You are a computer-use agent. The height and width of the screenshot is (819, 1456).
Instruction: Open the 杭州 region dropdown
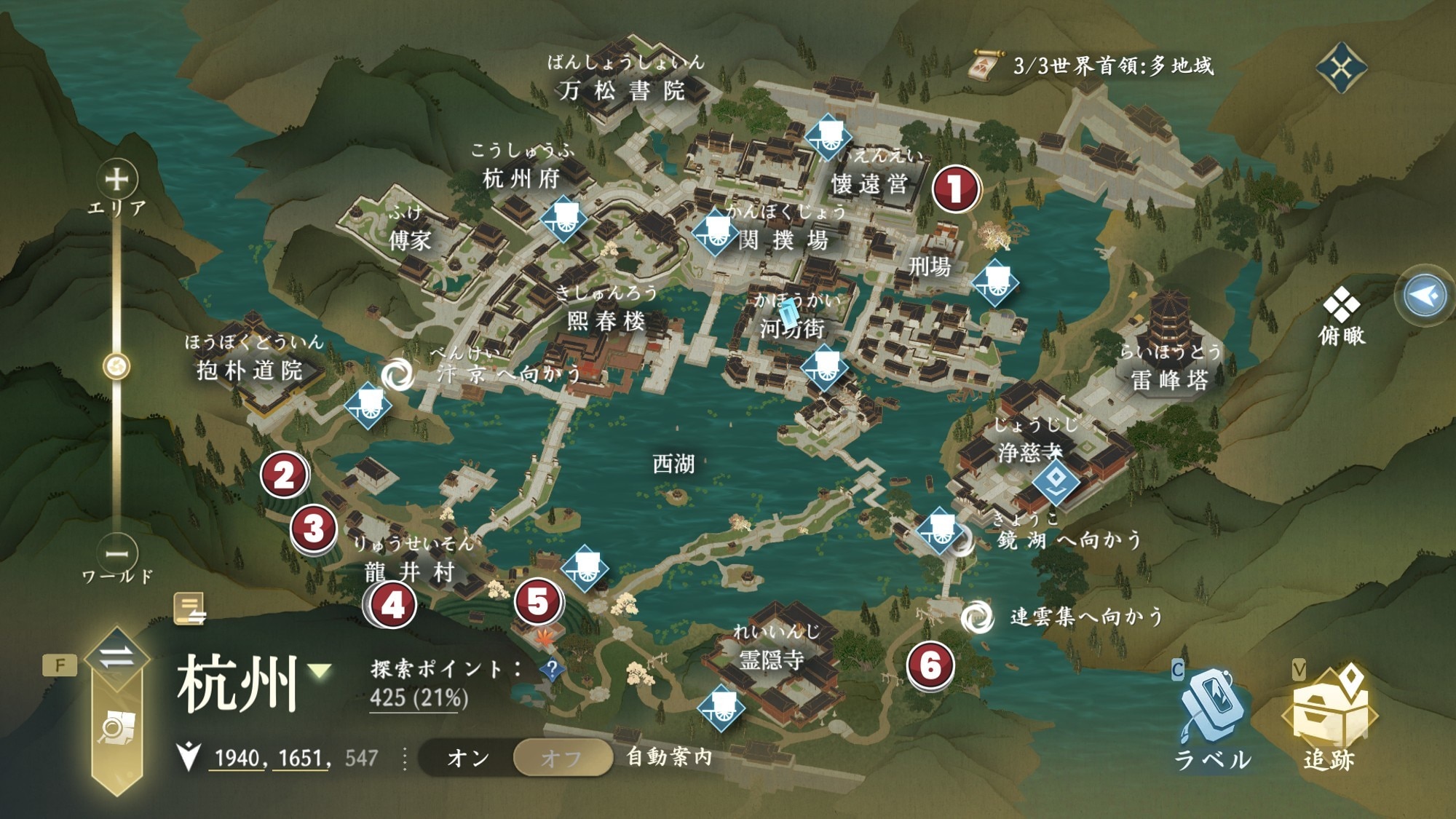click(319, 670)
